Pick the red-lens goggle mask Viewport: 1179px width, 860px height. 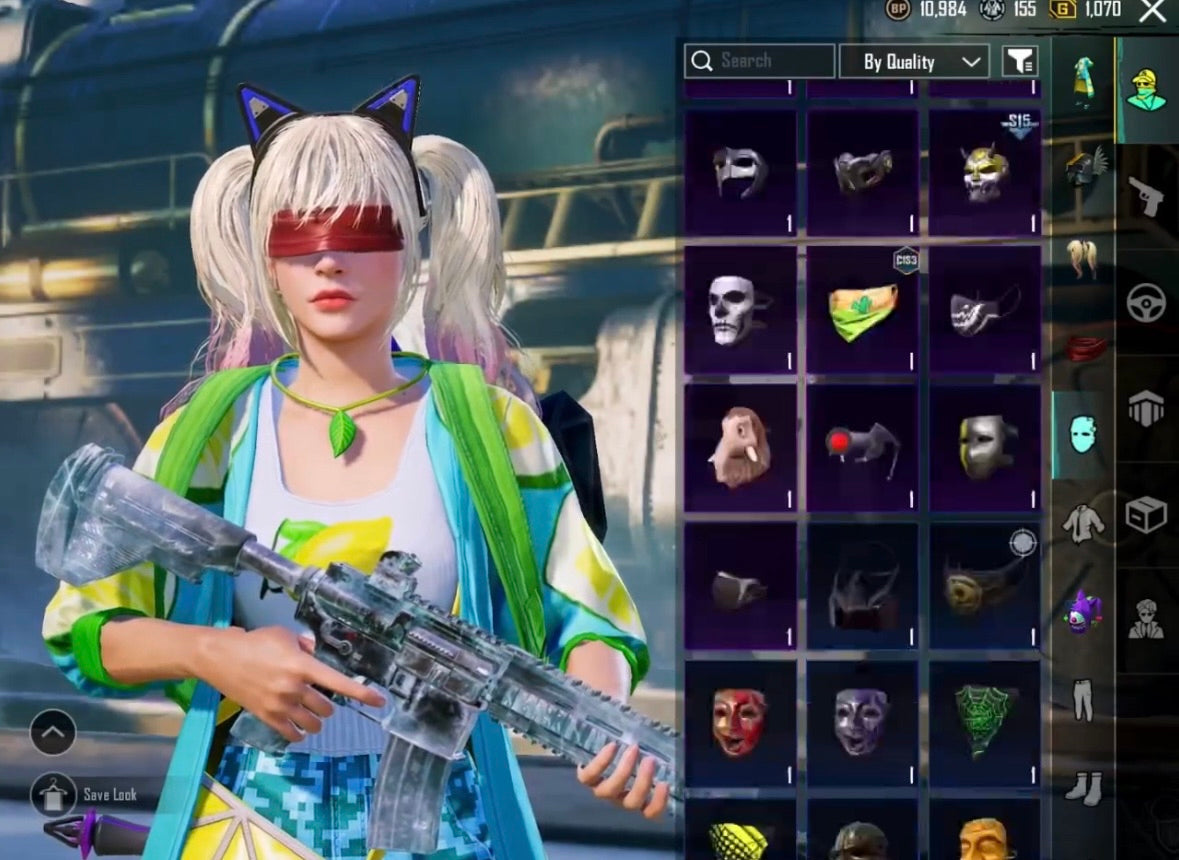(x=862, y=448)
